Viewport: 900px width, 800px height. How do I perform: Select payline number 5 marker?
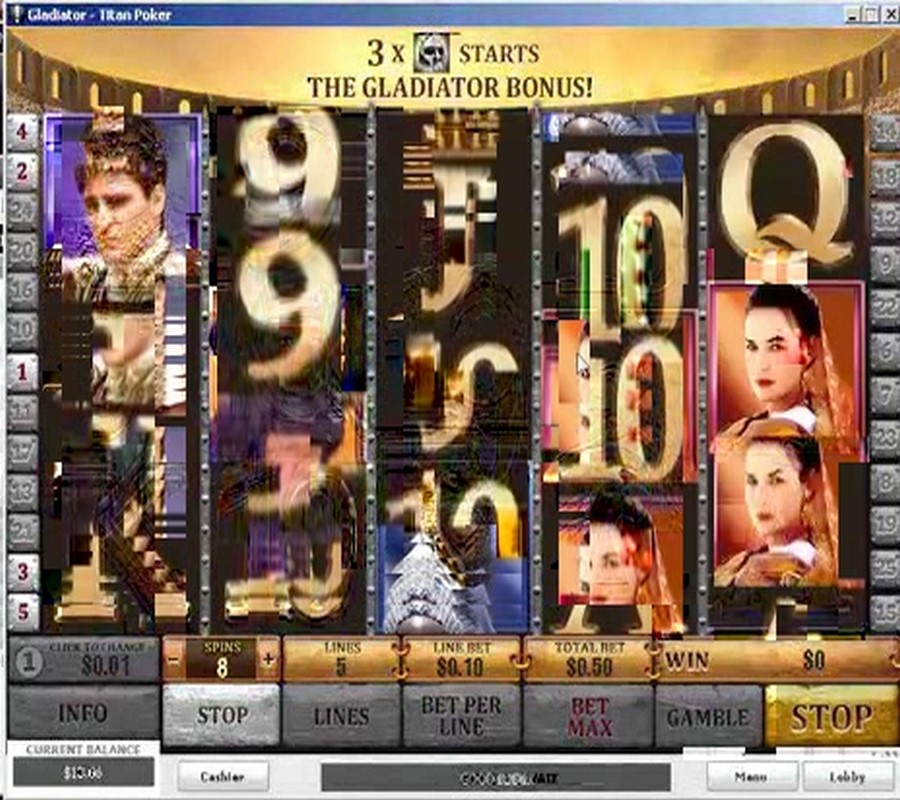coord(22,611)
